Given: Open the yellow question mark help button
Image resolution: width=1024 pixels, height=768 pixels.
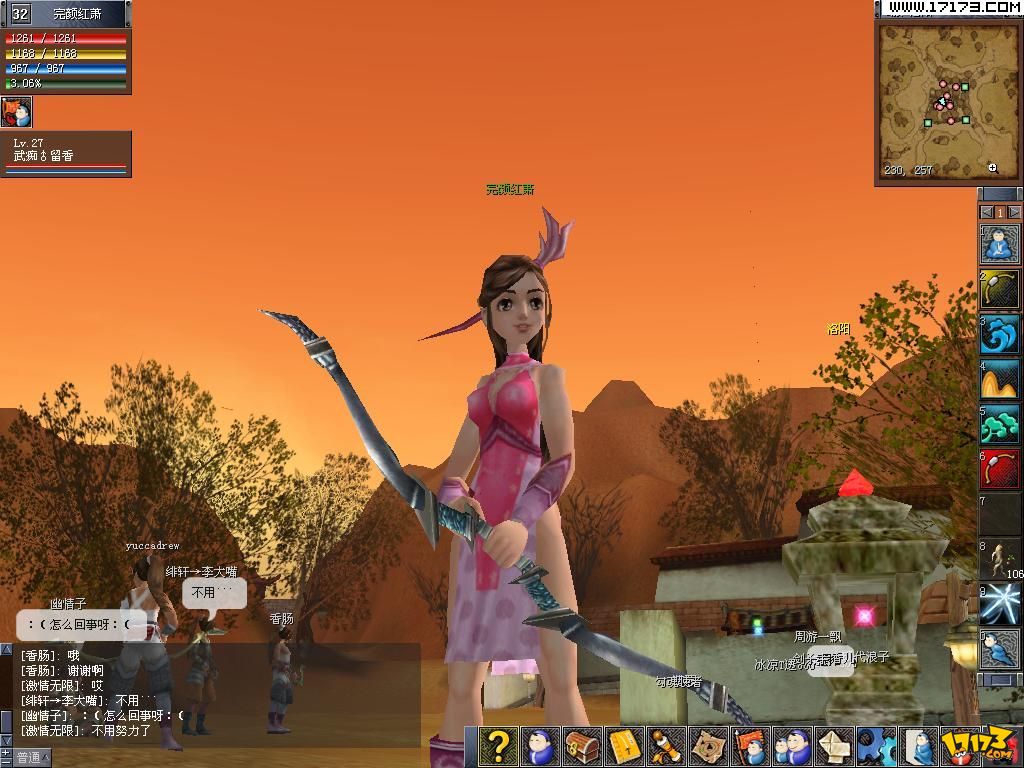Looking at the screenshot, I should click(498, 746).
